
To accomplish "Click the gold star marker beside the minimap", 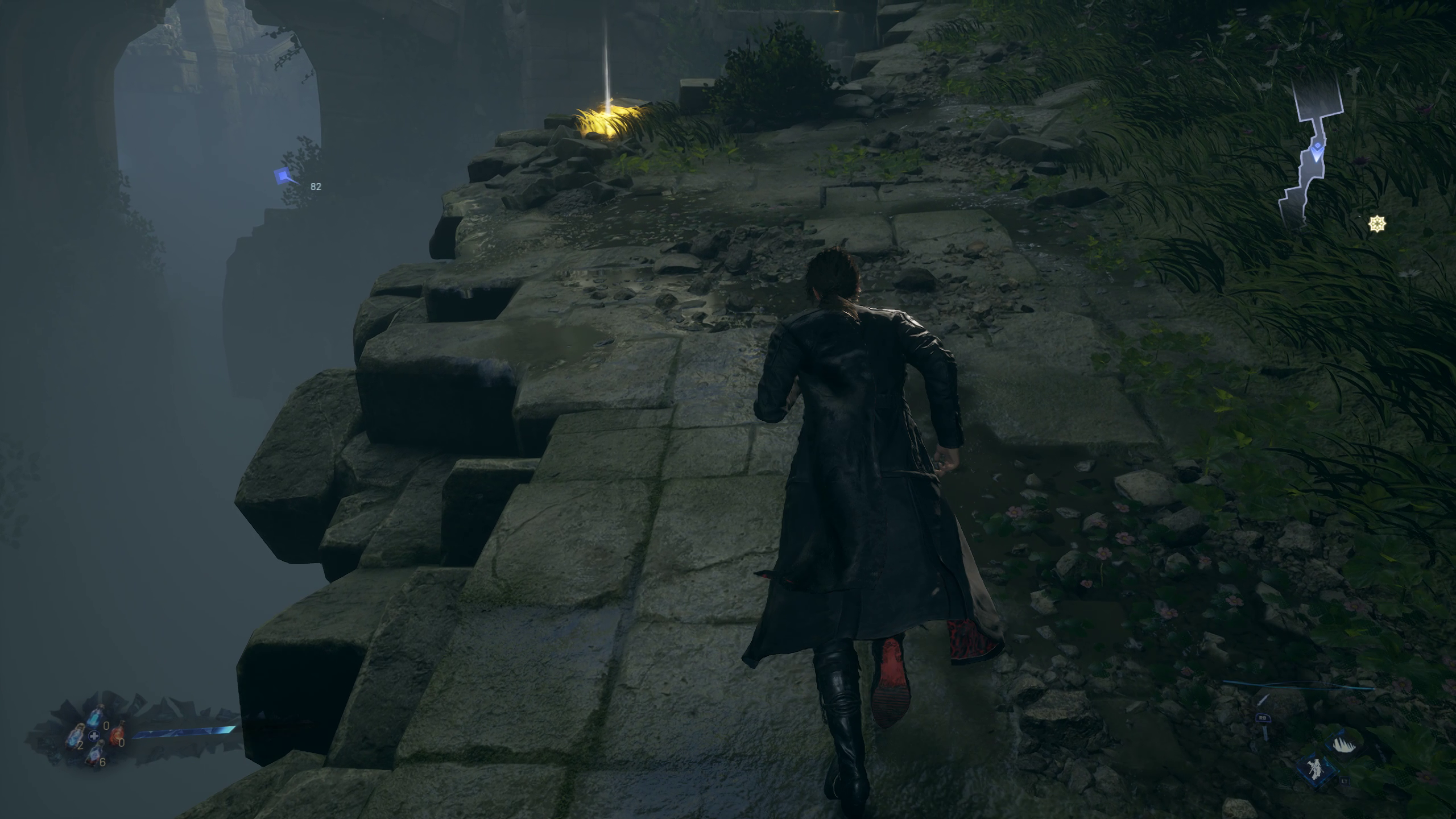I will (x=1376, y=225).
